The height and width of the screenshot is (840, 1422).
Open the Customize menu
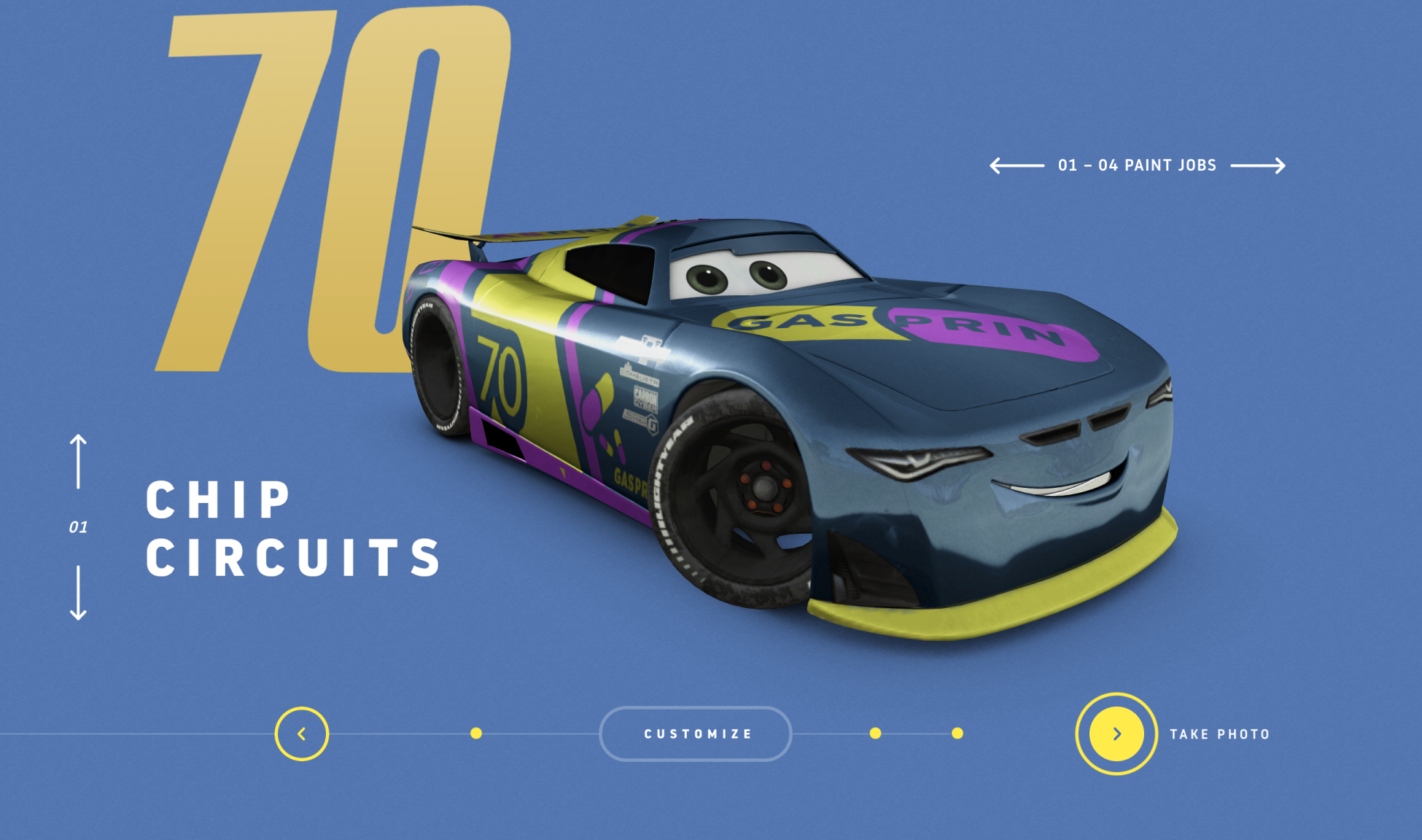696,734
